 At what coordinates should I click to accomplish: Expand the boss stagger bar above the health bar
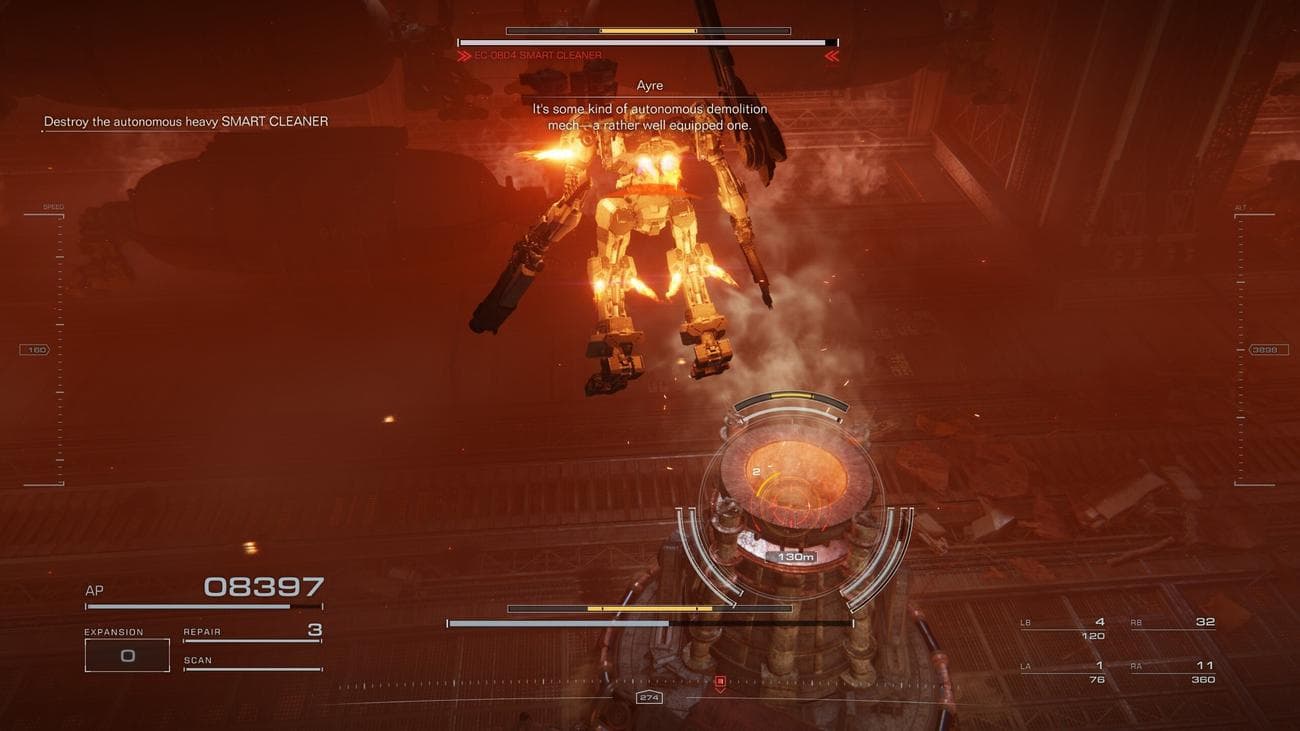pos(648,31)
